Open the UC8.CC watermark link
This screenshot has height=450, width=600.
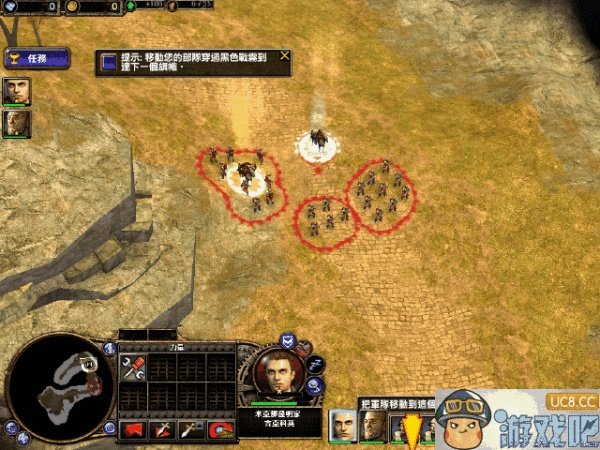[x=572, y=402]
